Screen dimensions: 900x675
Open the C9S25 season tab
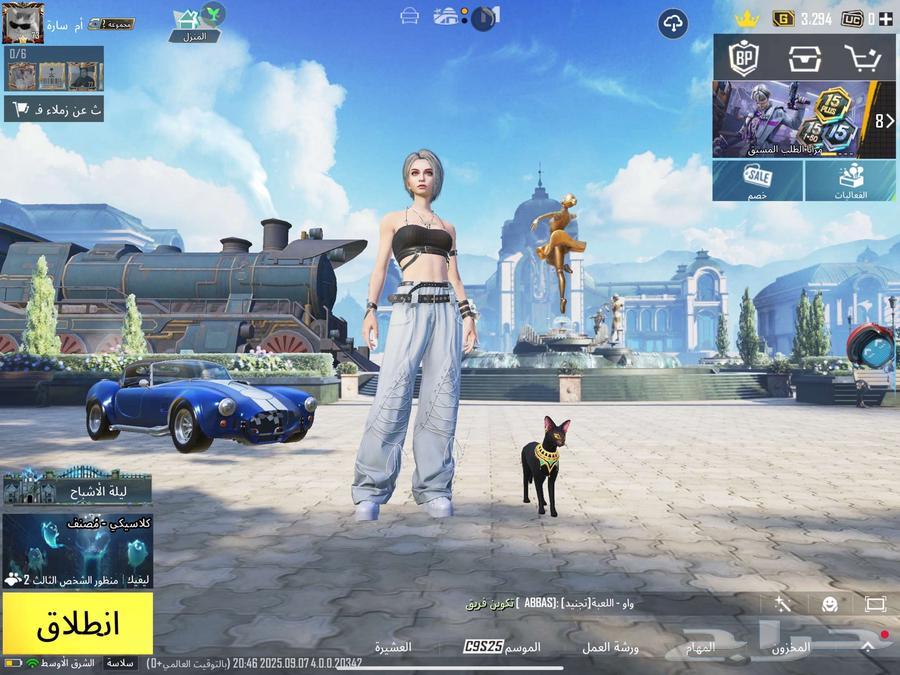point(503,647)
